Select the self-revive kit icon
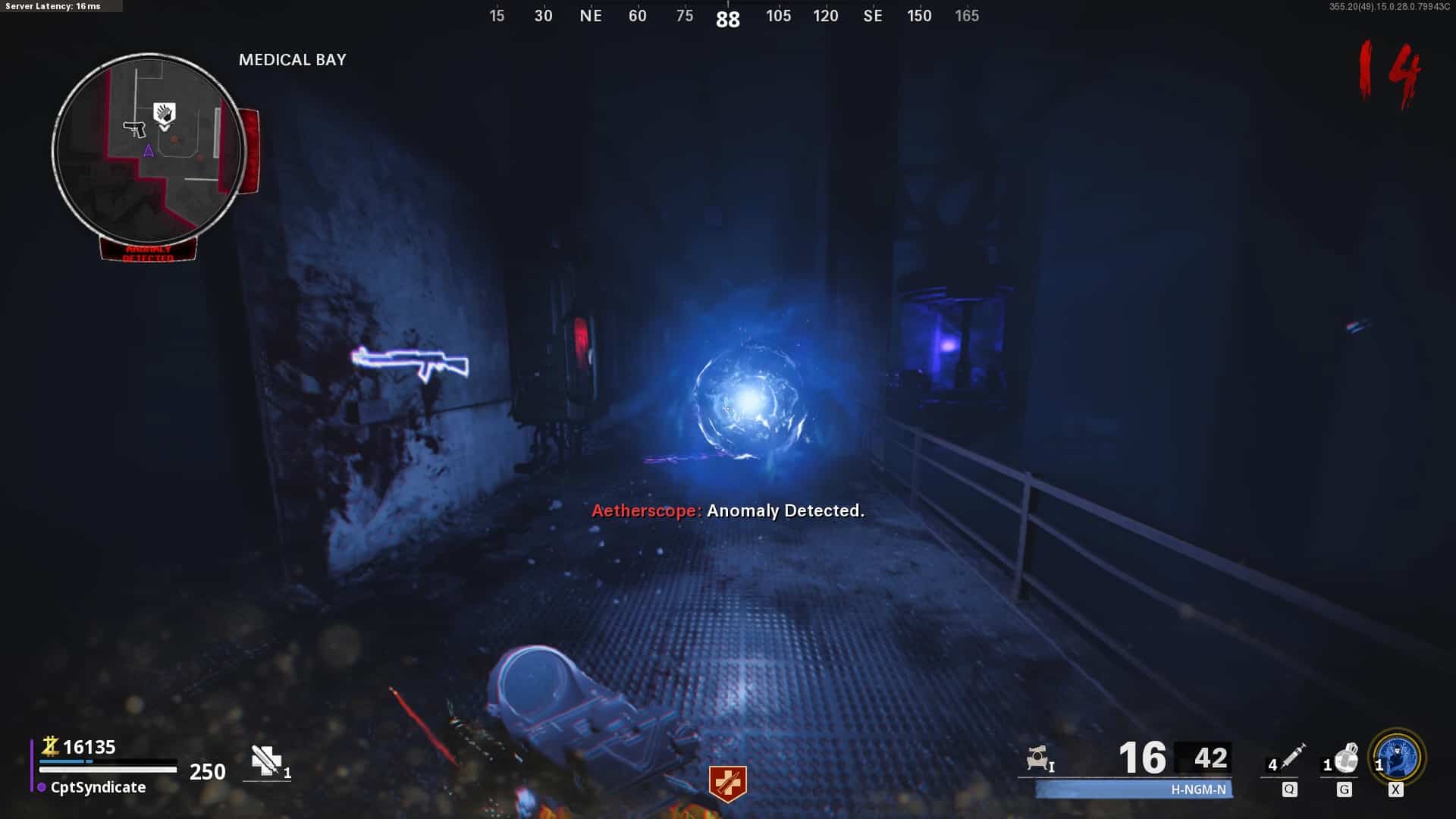 pyautogui.click(x=266, y=761)
